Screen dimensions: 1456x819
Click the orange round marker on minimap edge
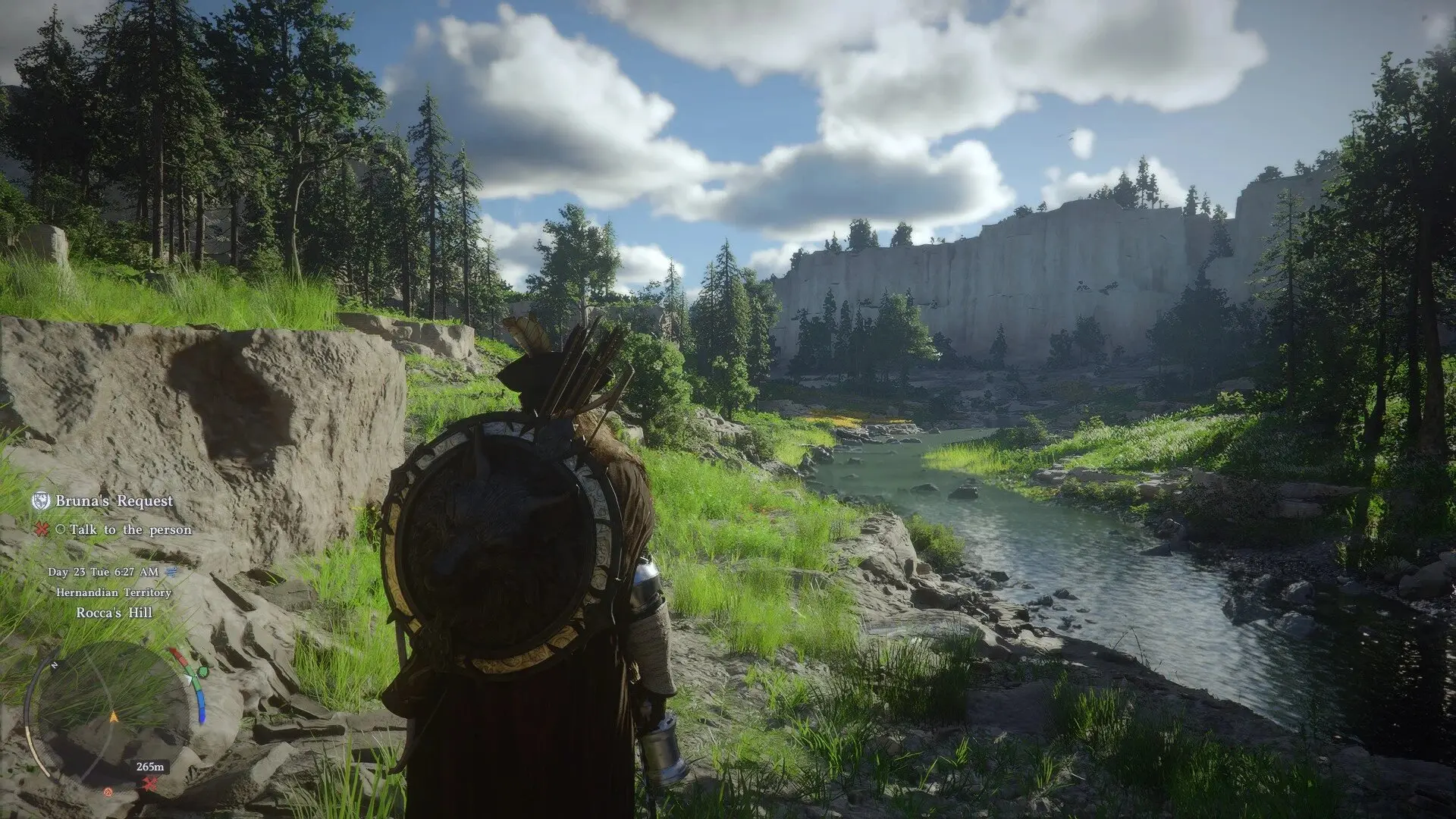coord(108,792)
